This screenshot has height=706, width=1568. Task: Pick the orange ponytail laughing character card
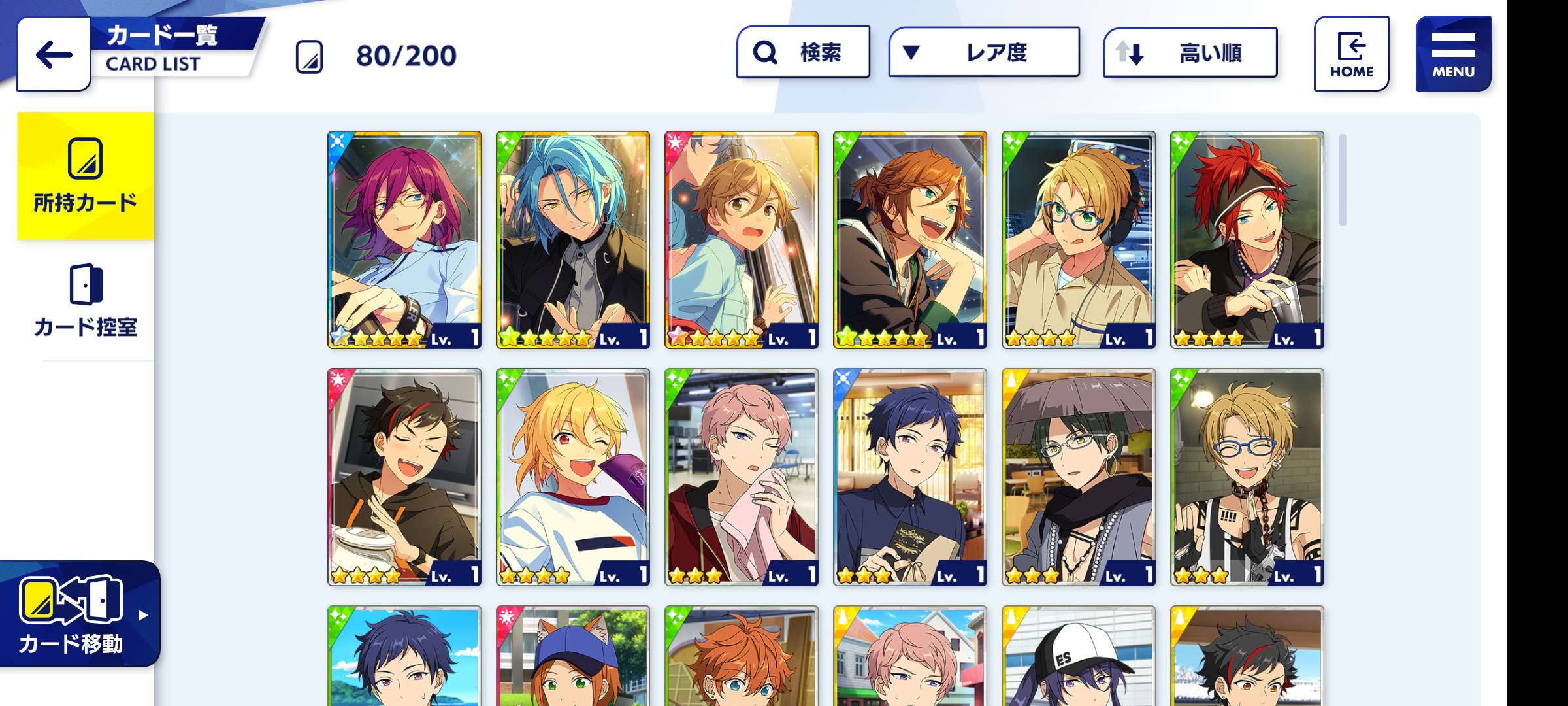910,240
